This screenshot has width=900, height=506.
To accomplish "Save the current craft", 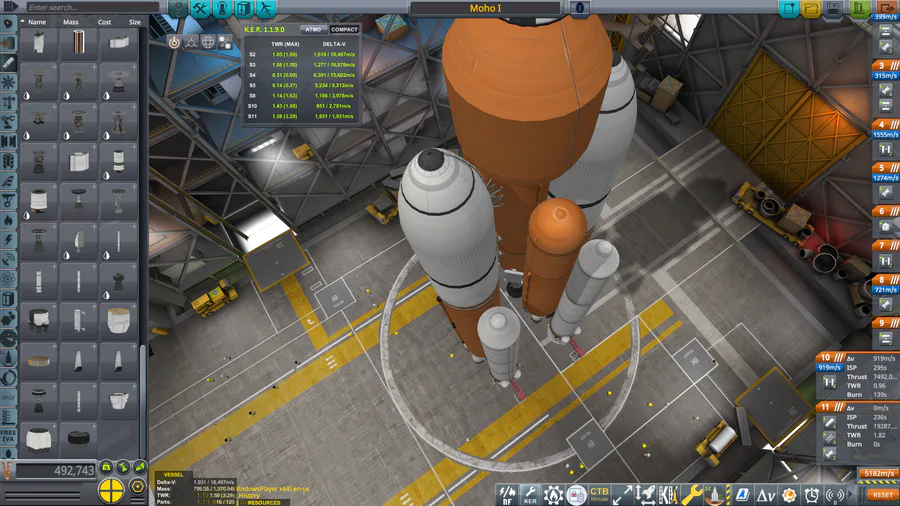I will (x=834, y=9).
